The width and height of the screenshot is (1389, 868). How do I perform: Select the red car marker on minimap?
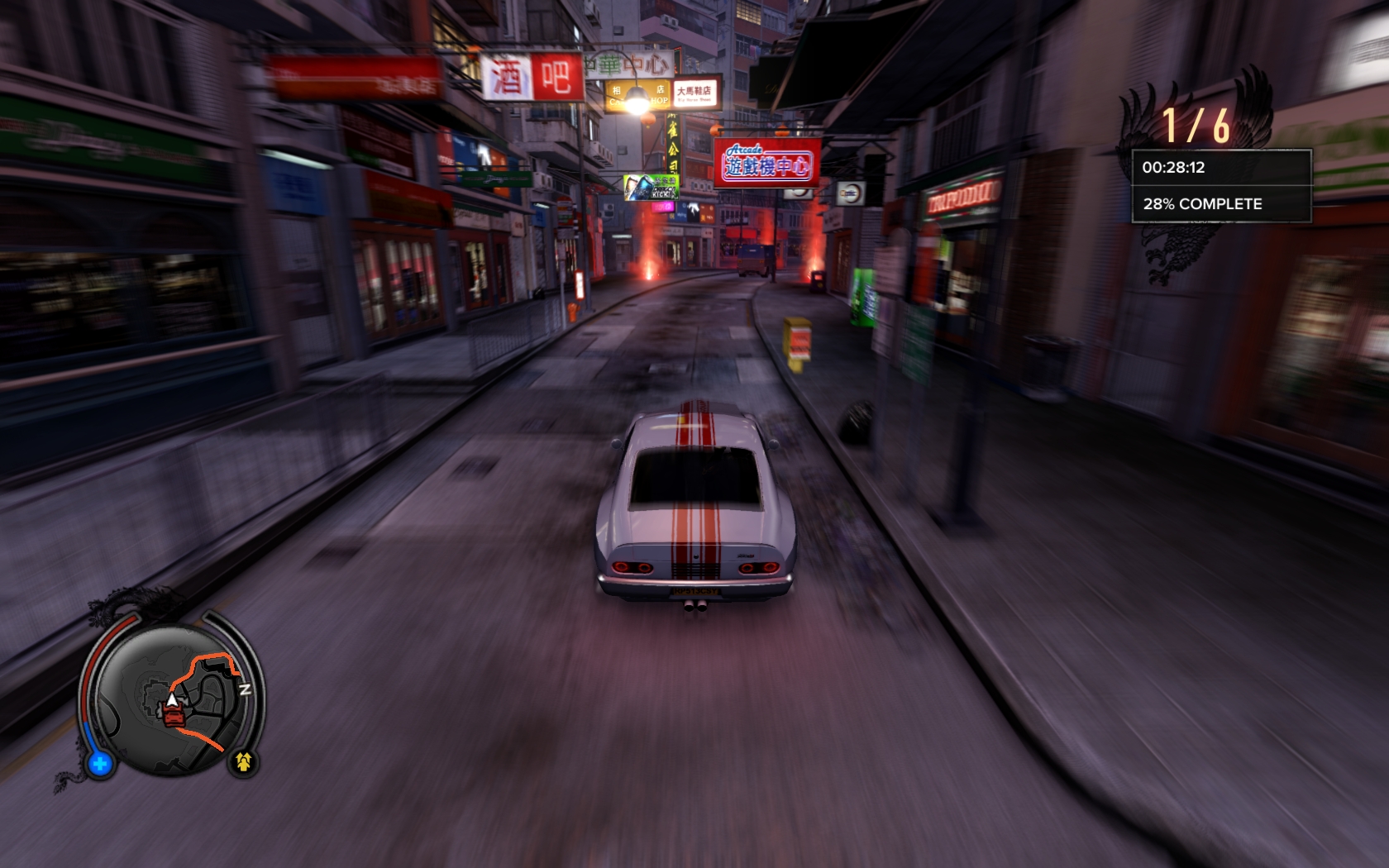pos(174,717)
